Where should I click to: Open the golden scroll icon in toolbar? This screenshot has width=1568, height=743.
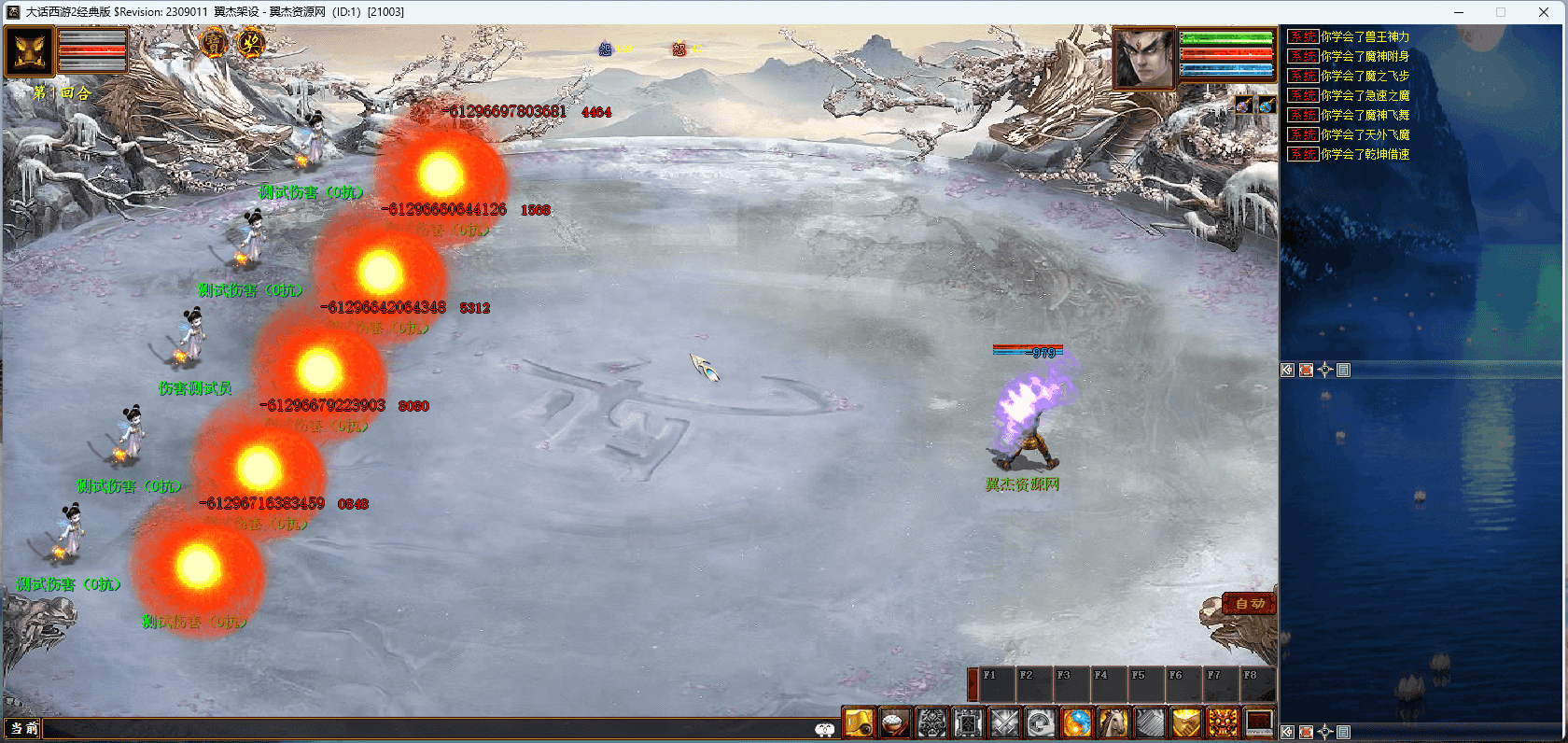(859, 723)
